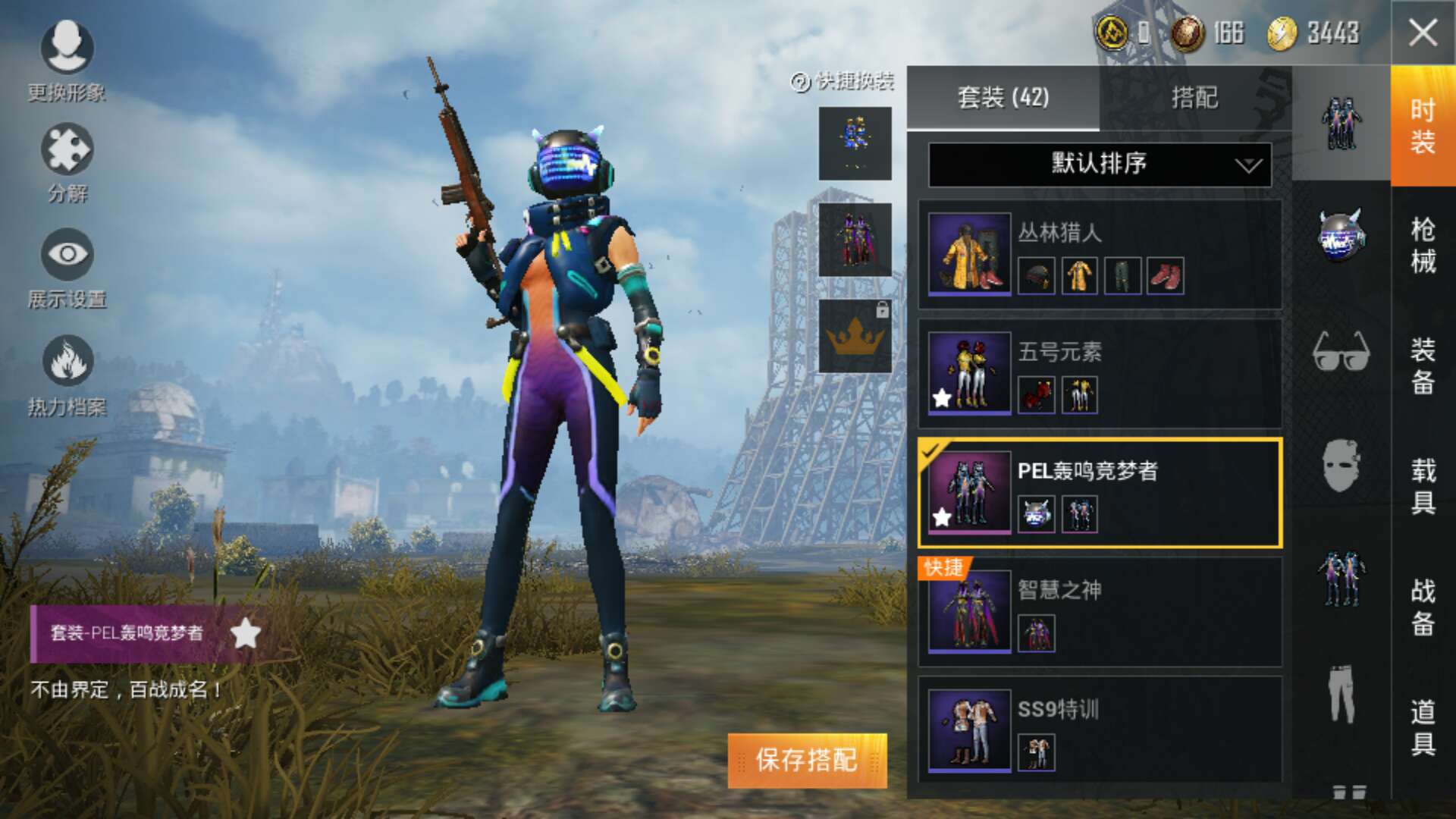Switch to the 载具 vehicles category
The height and width of the screenshot is (819, 1456).
coord(1423,485)
